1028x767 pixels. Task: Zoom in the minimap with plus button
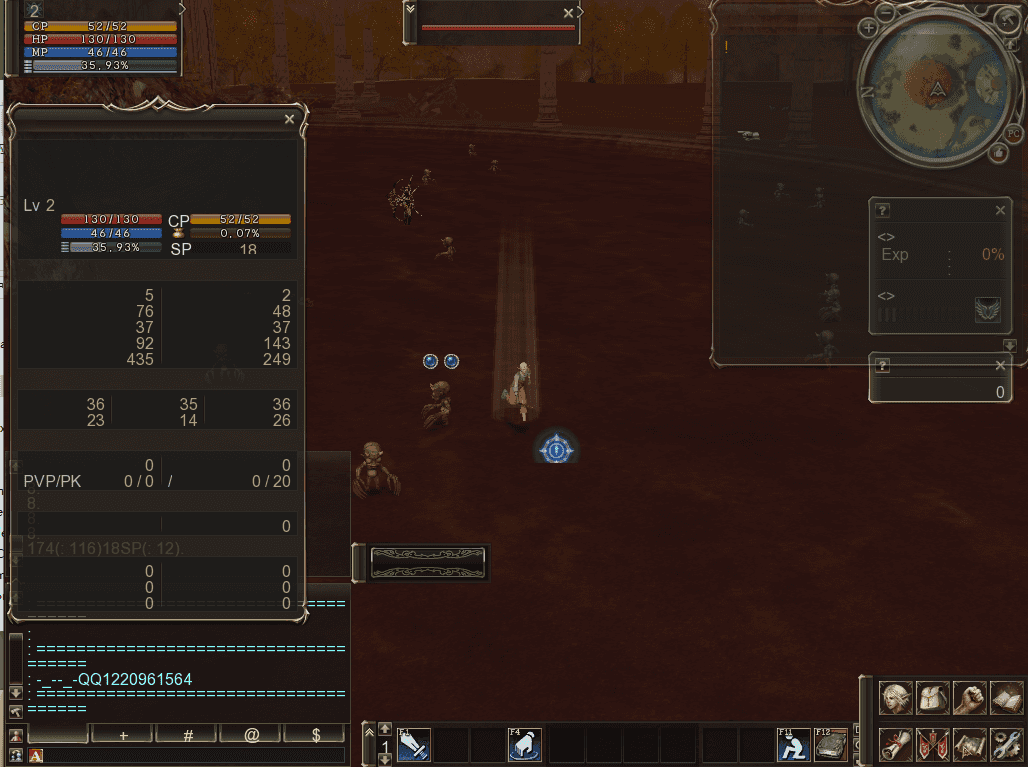[x=868, y=30]
